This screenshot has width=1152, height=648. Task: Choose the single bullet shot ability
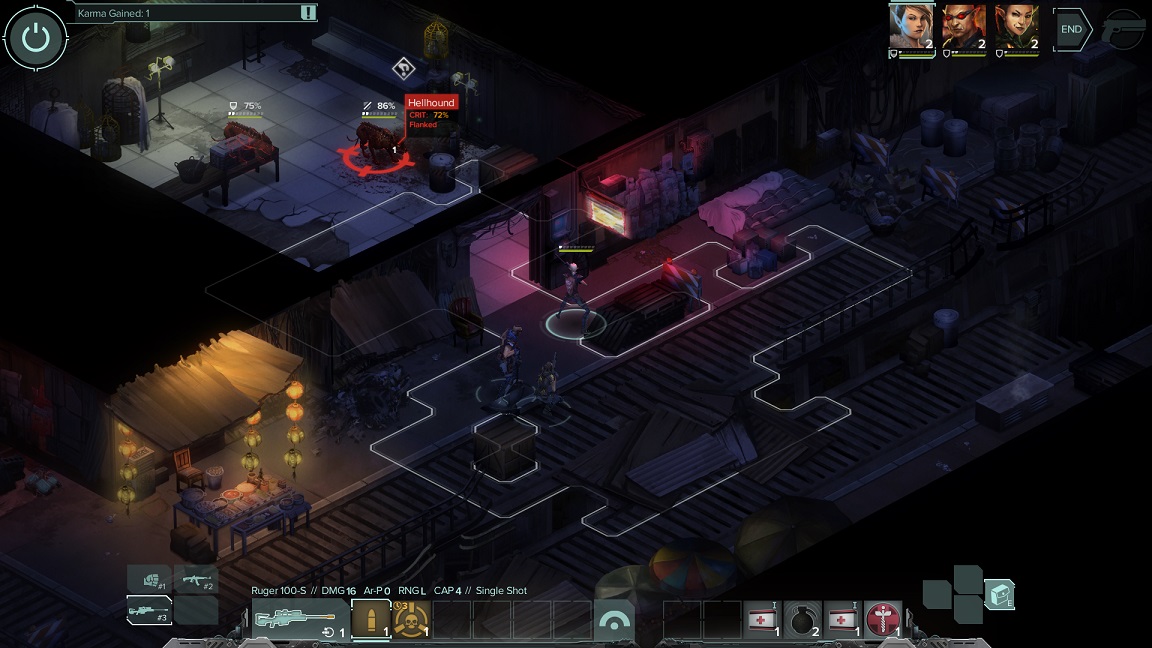370,620
